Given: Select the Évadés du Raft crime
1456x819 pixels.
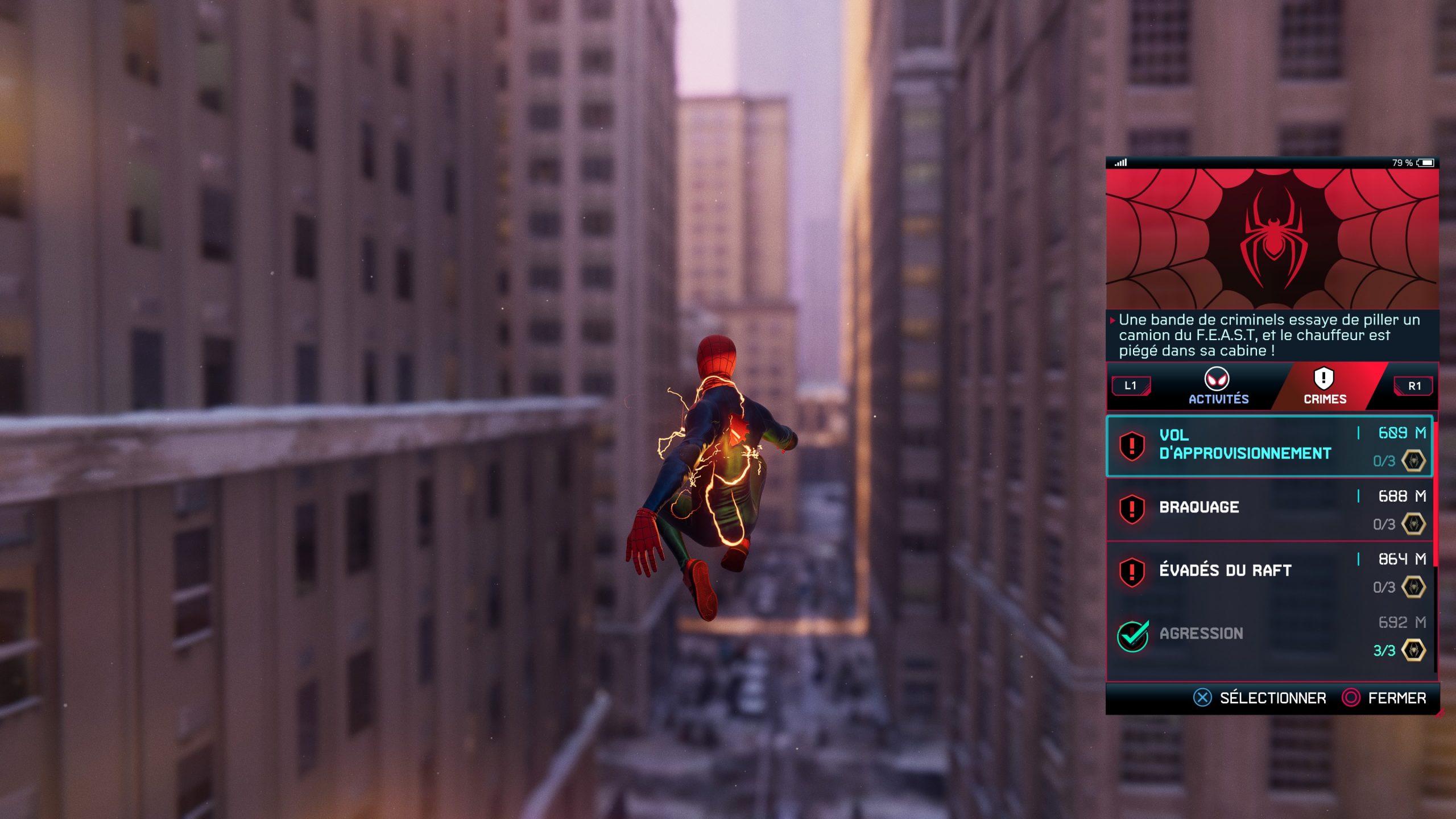Looking at the screenshot, I should point(1269,572).
